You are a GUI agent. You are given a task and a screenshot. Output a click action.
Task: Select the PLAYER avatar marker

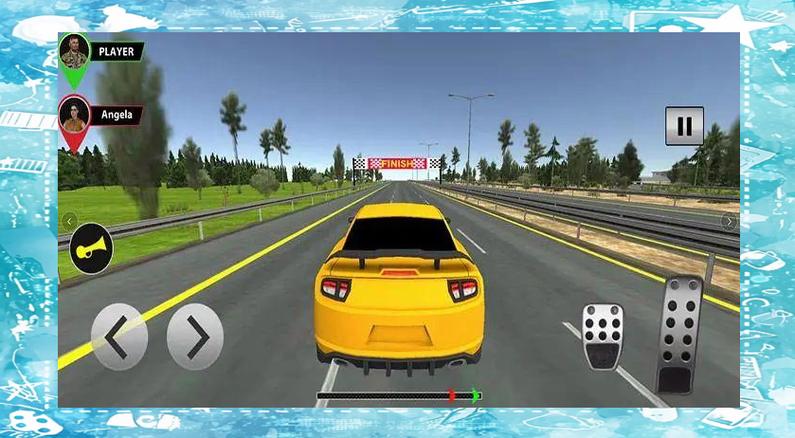tap(75, 53)
